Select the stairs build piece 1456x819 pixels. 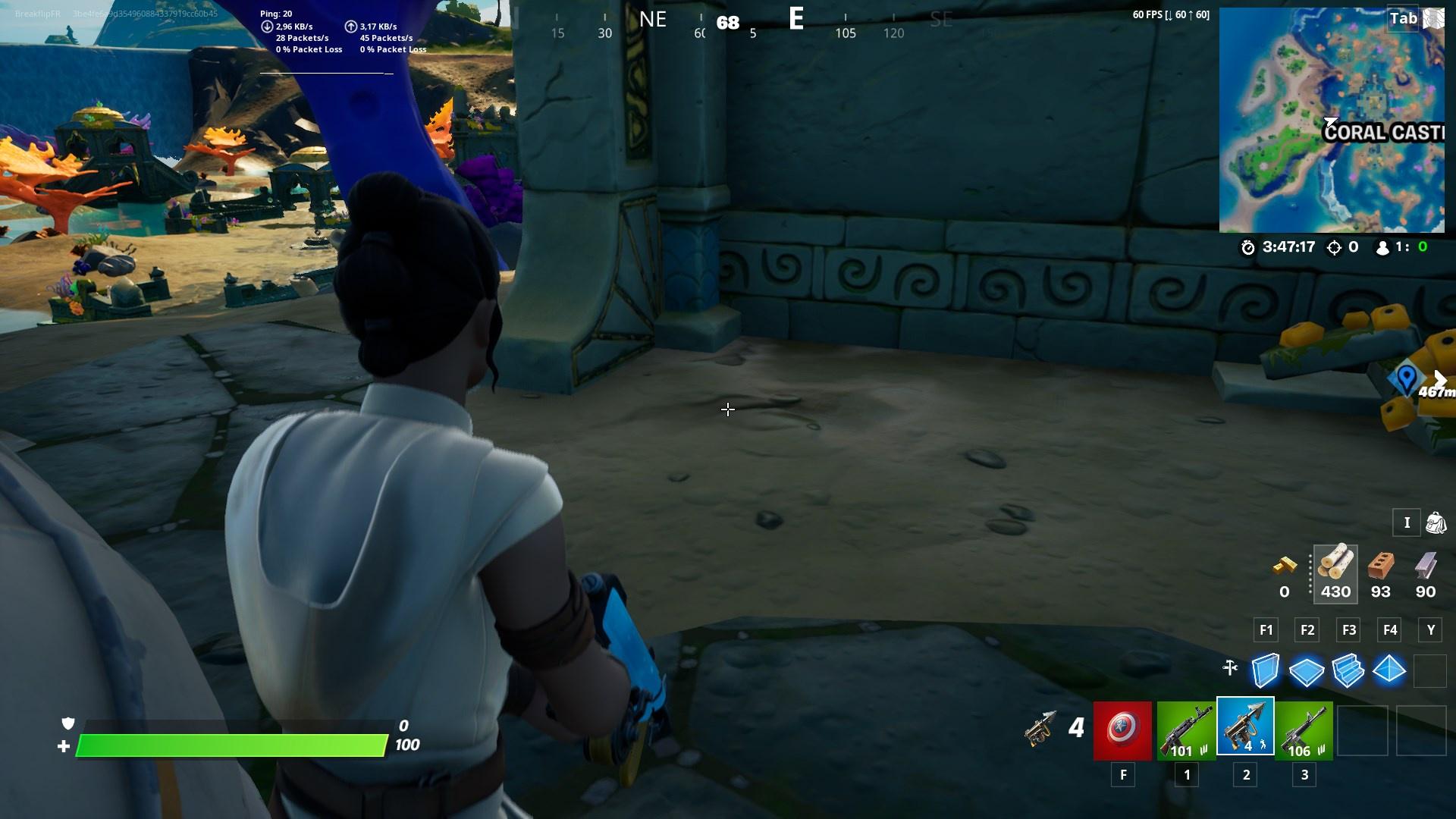[x=1348, y=670]
